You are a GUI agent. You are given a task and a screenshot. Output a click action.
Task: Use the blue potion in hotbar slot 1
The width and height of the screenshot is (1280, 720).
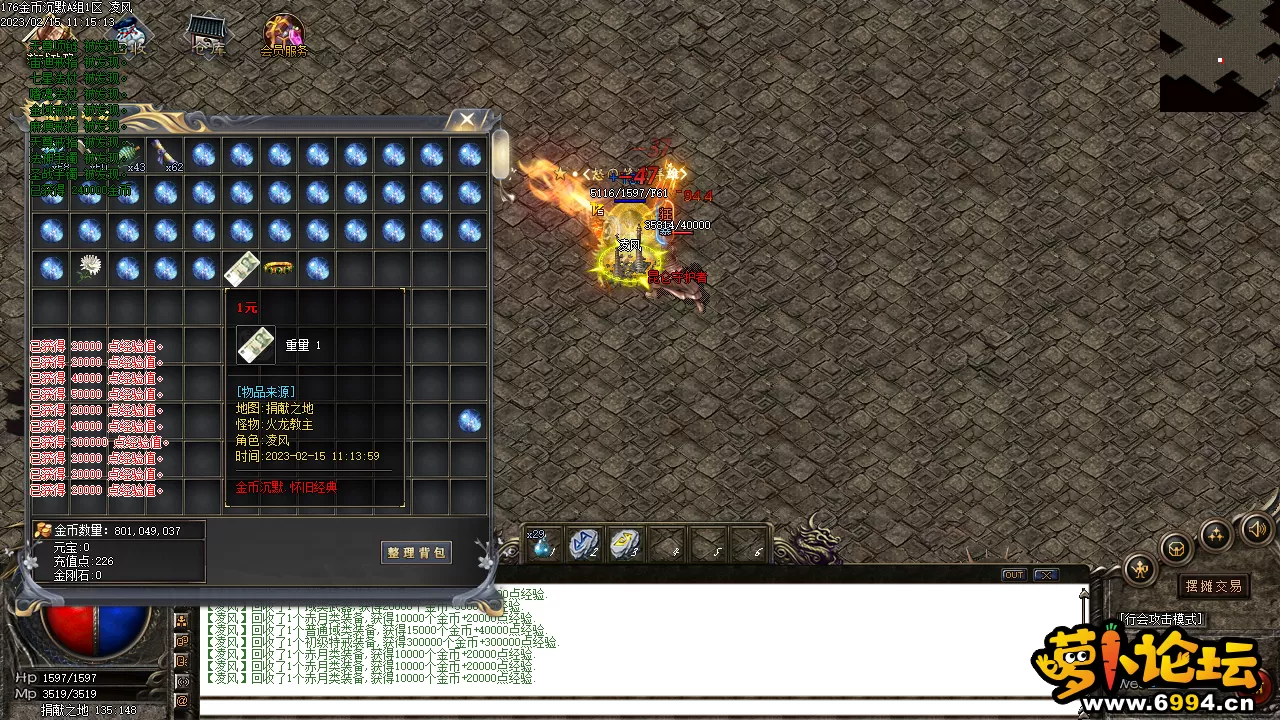pyautogui.click(x=543, y=545)
